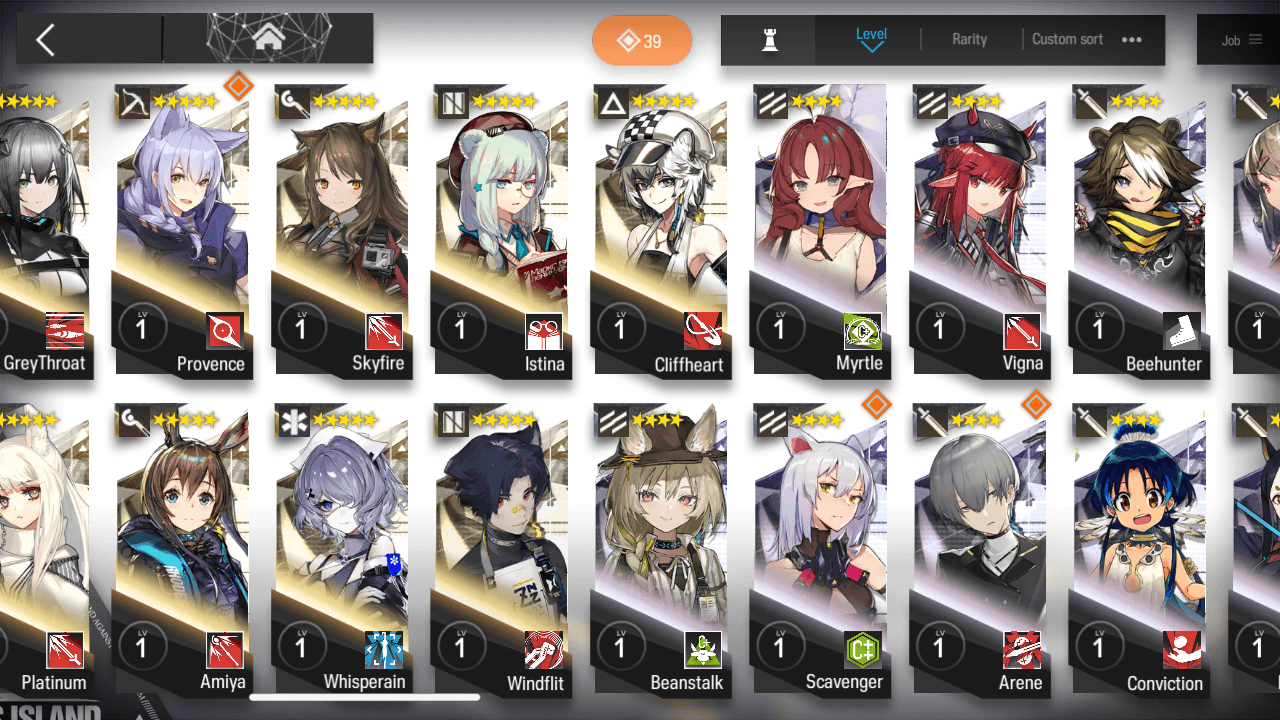Choose the Scavenger operator card
This screenshot has width=1280, height=720.
(820, 550)
